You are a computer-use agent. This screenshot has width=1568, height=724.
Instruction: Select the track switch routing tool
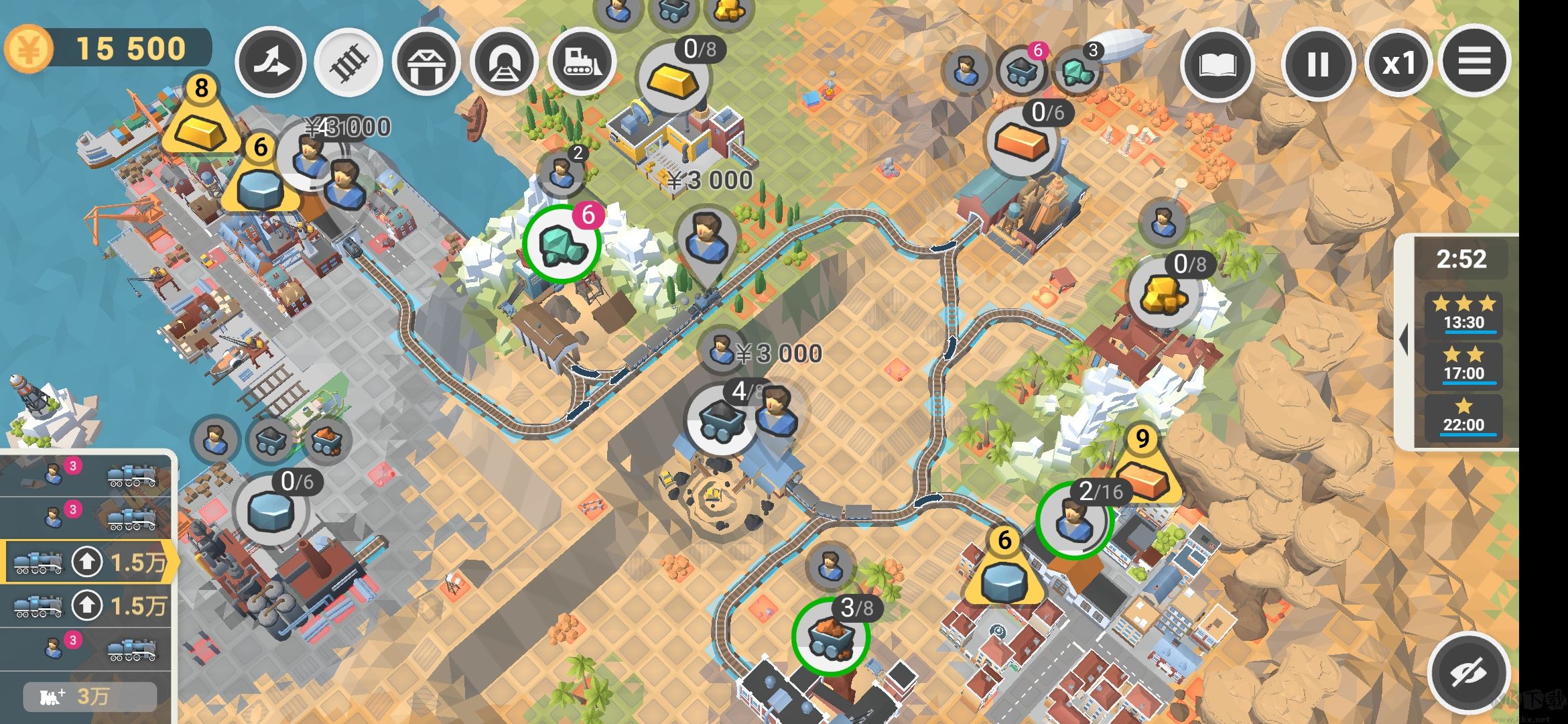point(270,62)
